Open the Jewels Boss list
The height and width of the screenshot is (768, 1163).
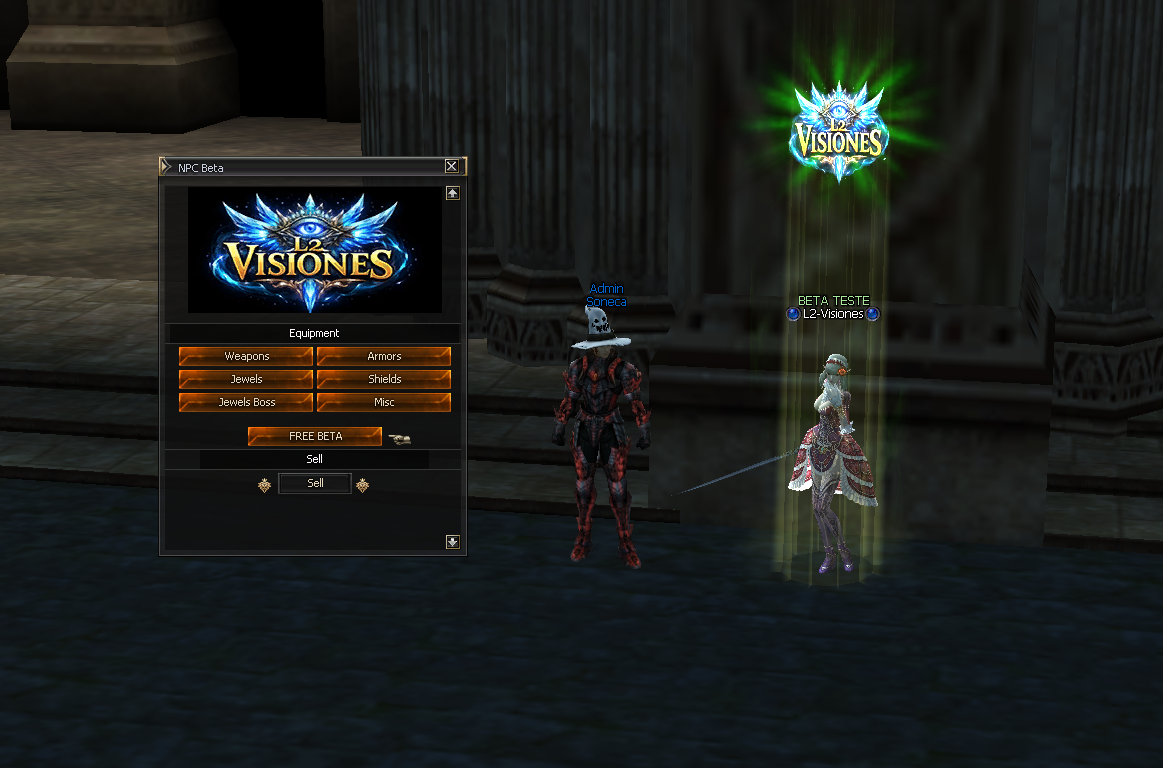coord(246,402)
